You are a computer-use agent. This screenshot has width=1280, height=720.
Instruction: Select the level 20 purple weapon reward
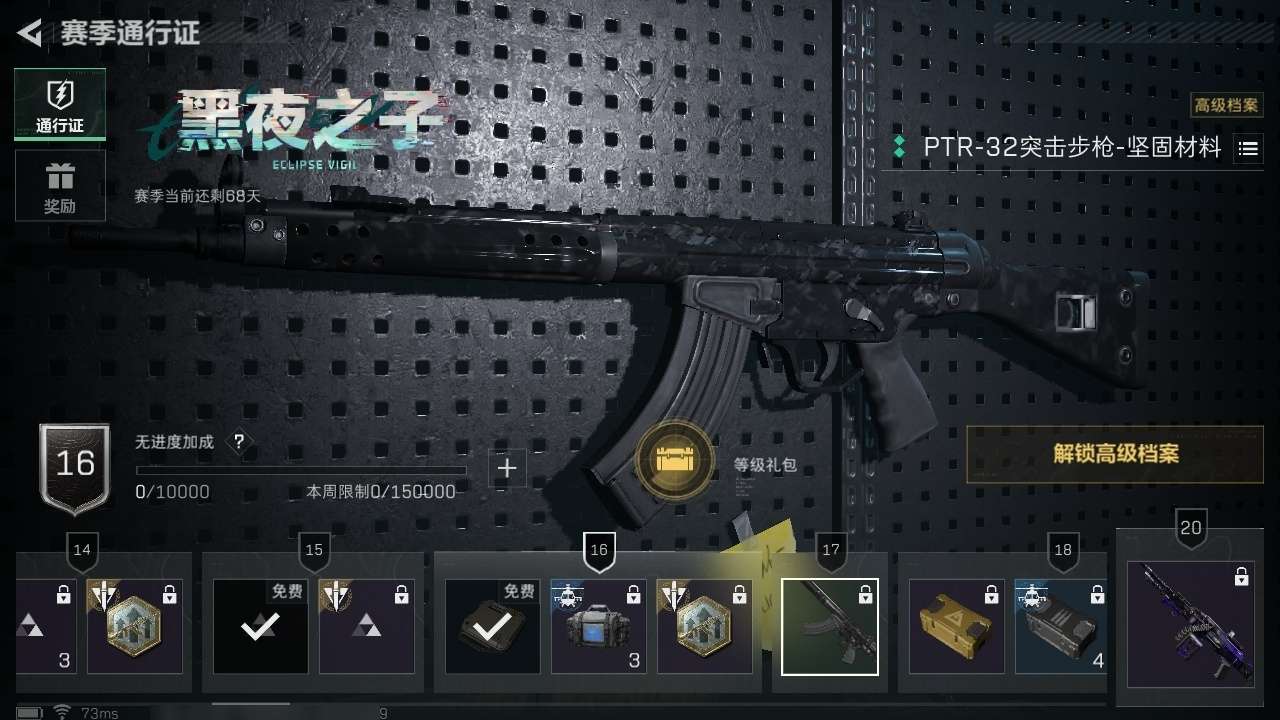(x=1190, y=624)
